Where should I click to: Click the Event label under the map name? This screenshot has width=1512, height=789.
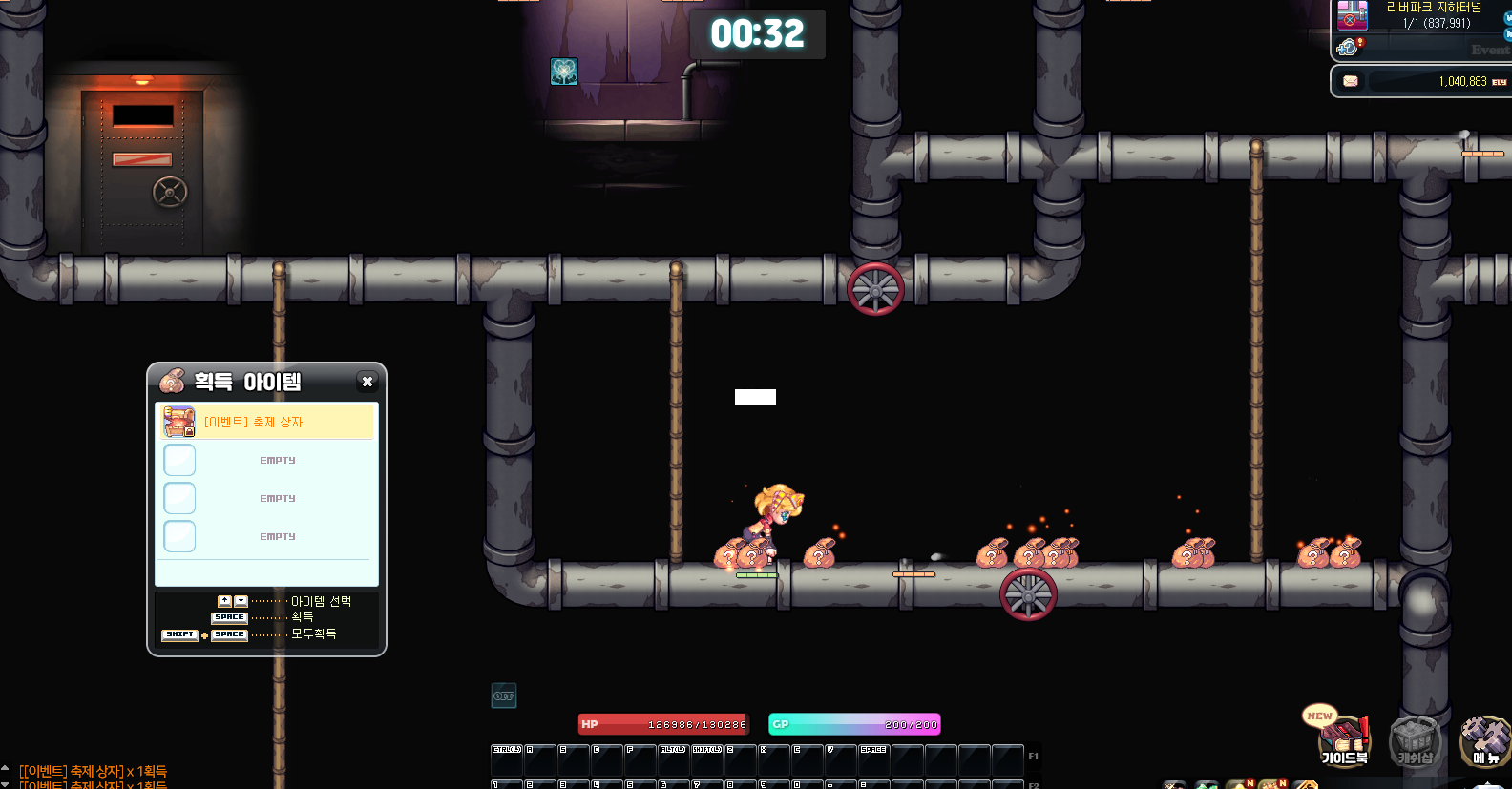point(1489,50)
